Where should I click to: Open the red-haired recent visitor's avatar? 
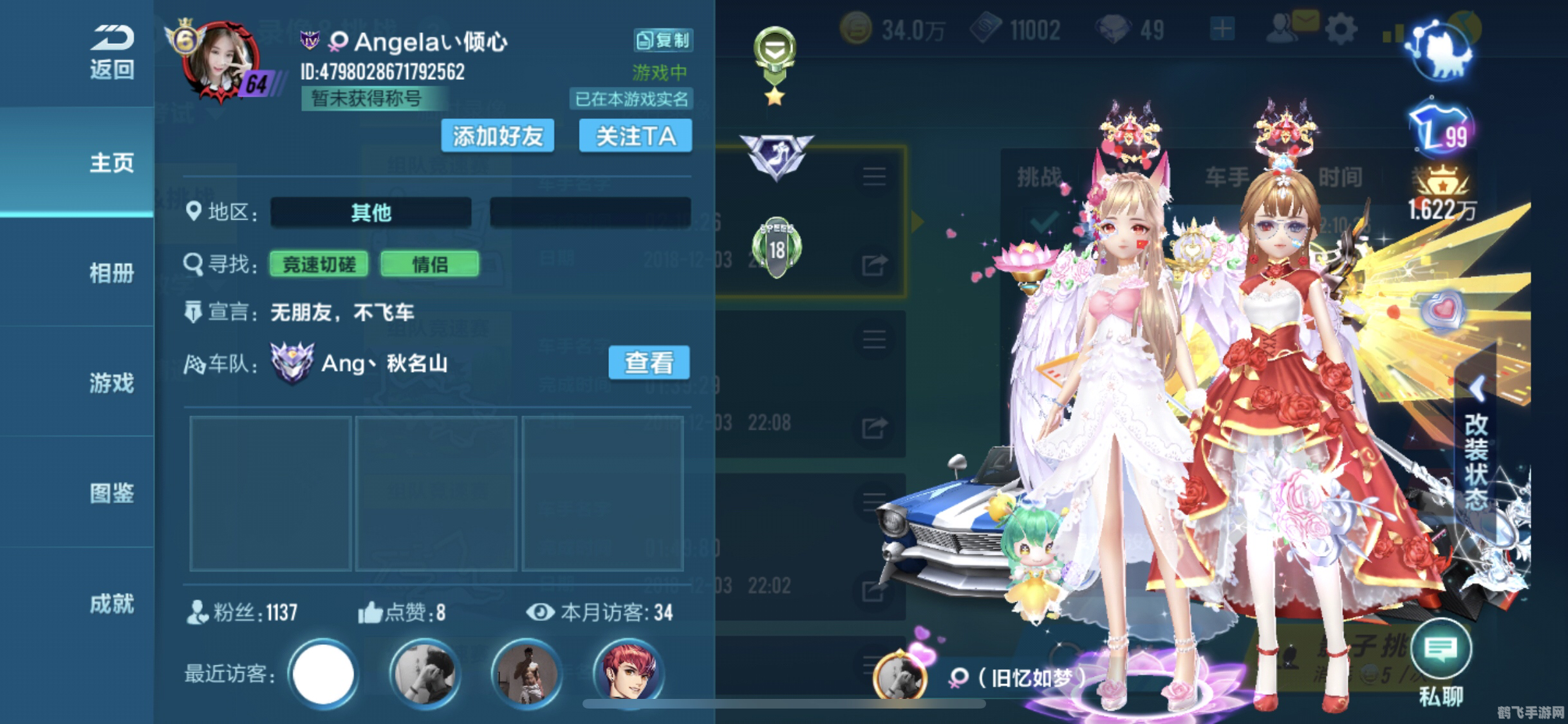coord(628,674)
